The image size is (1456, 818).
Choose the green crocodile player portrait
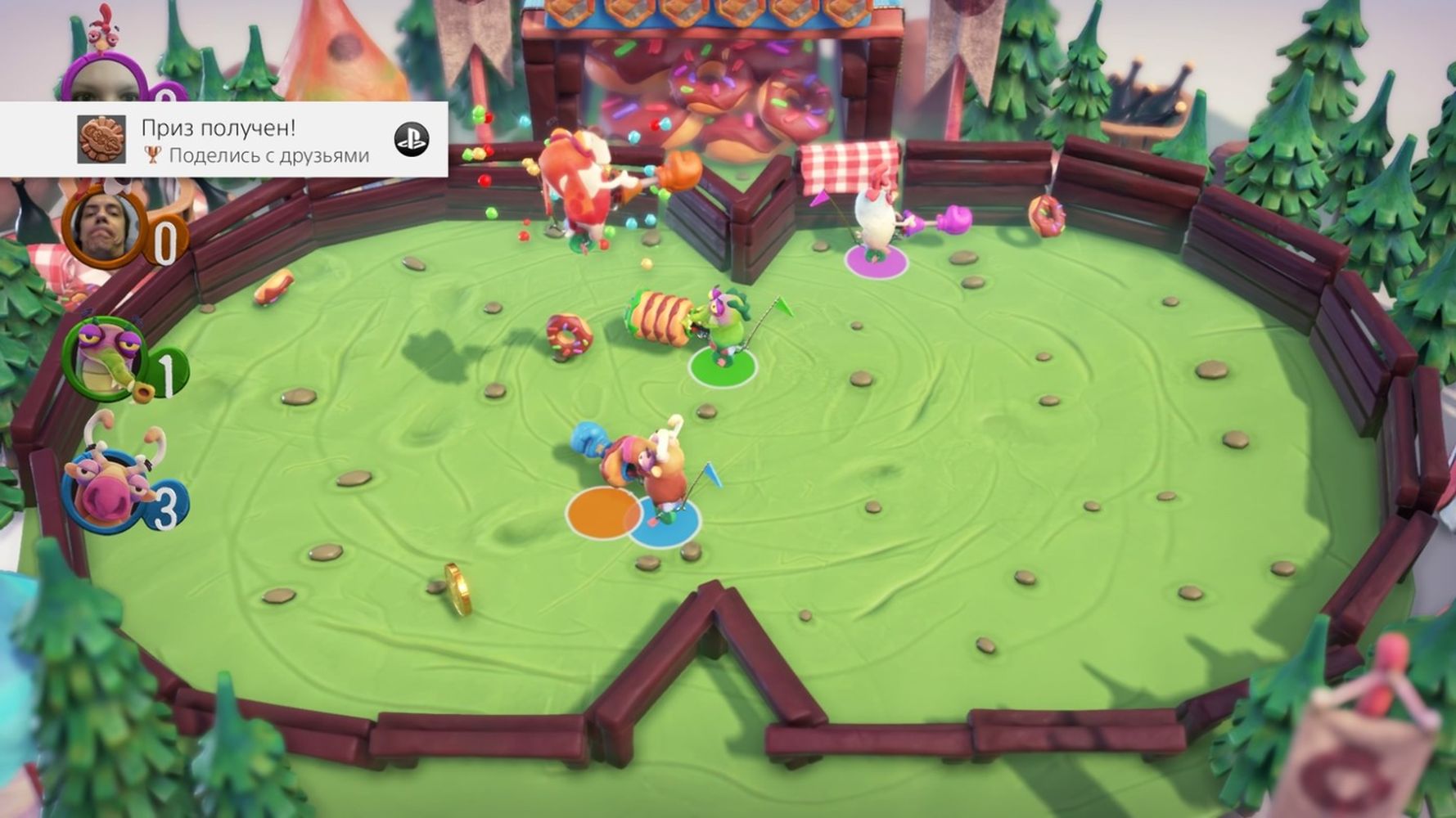(x=104, y=361)
